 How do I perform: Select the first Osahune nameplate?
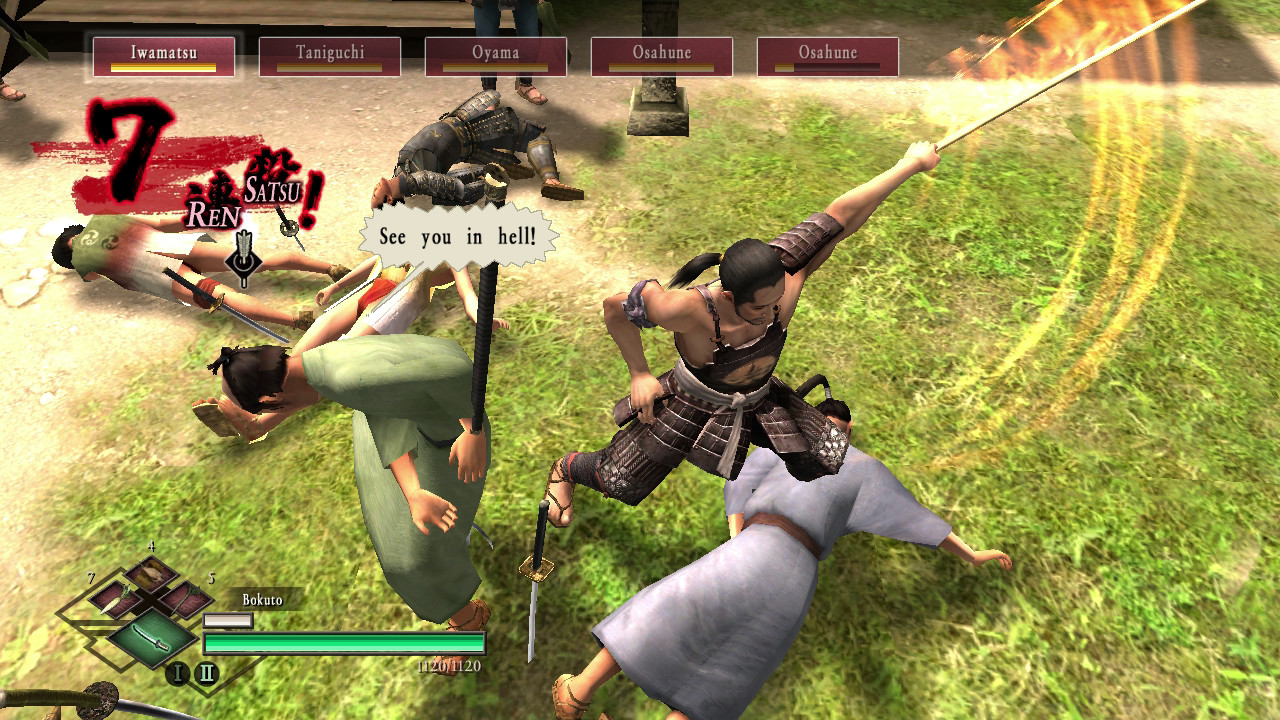point(662,57)
